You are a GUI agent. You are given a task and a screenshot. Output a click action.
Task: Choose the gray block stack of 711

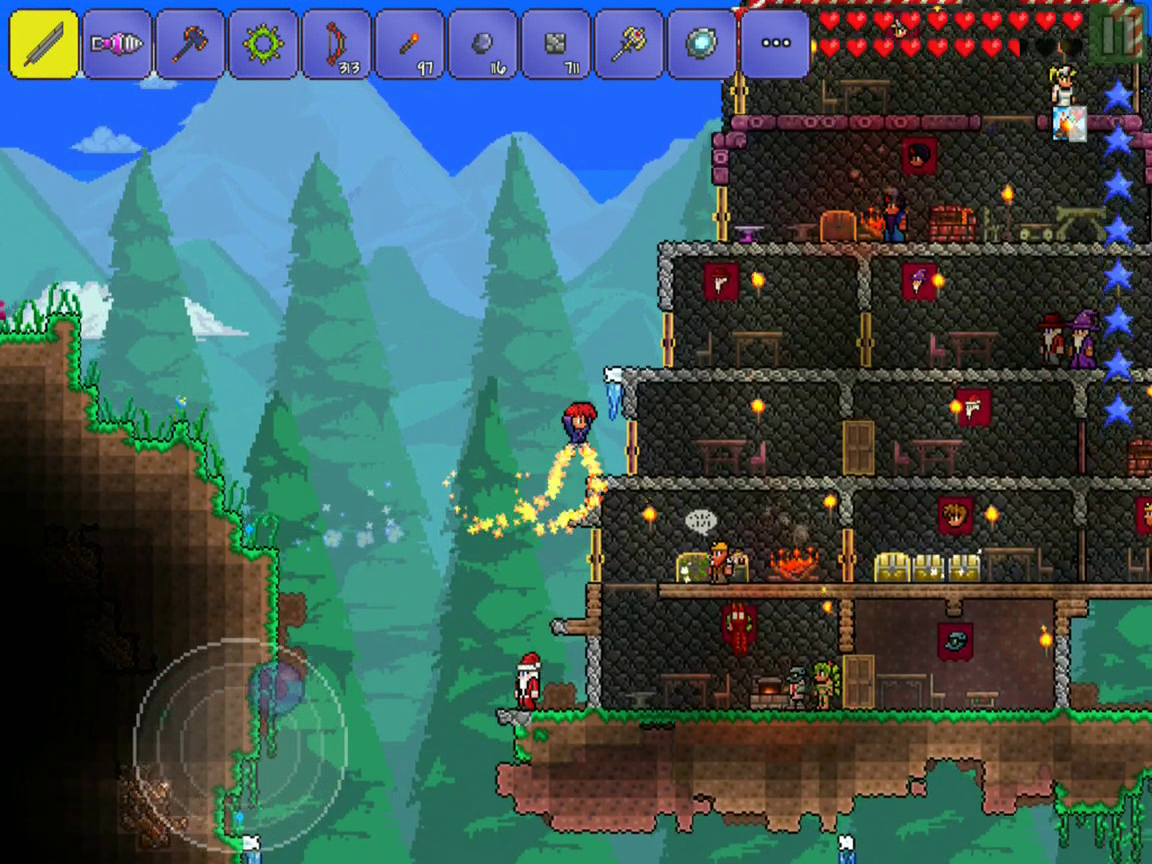[556, 44]
